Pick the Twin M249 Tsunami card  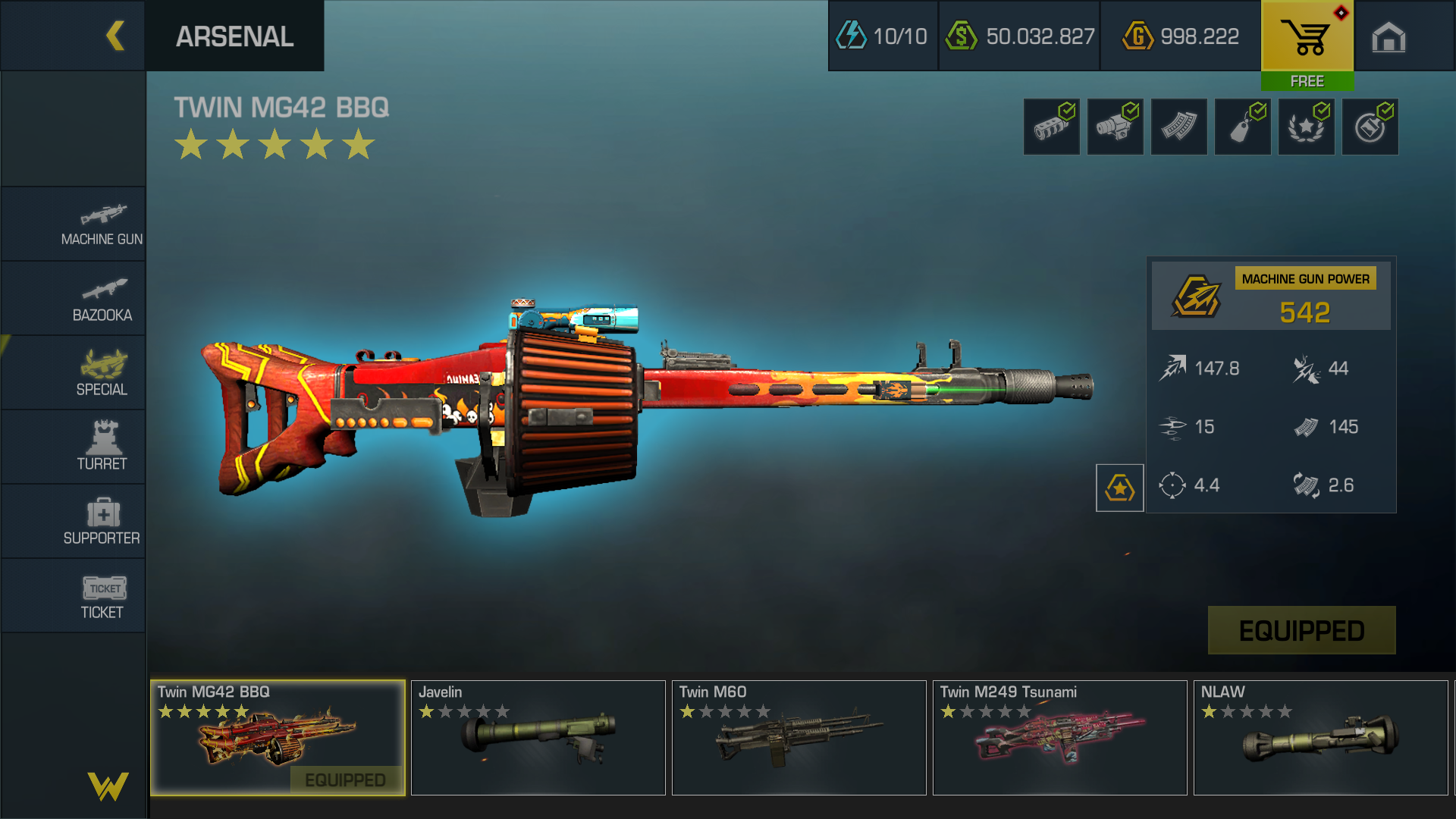(x=1059, y=737)
